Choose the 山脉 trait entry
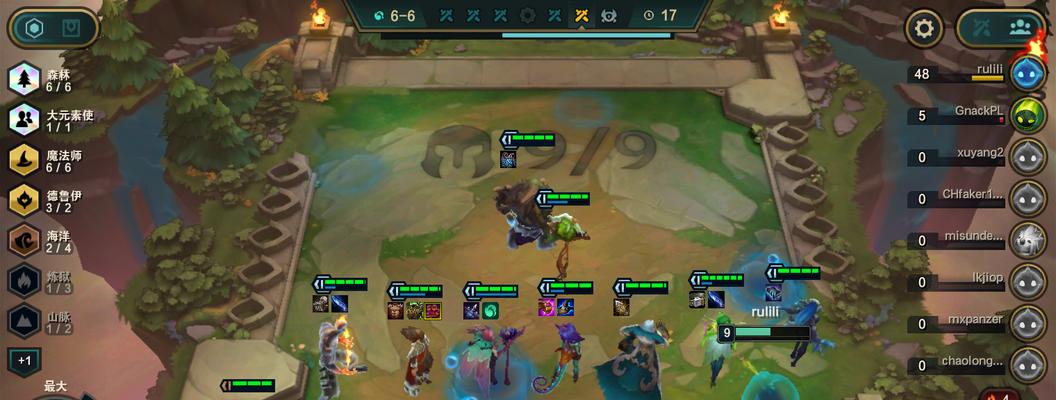Image resolution: width=1056 pixels, height=400 pixels. 50,321
